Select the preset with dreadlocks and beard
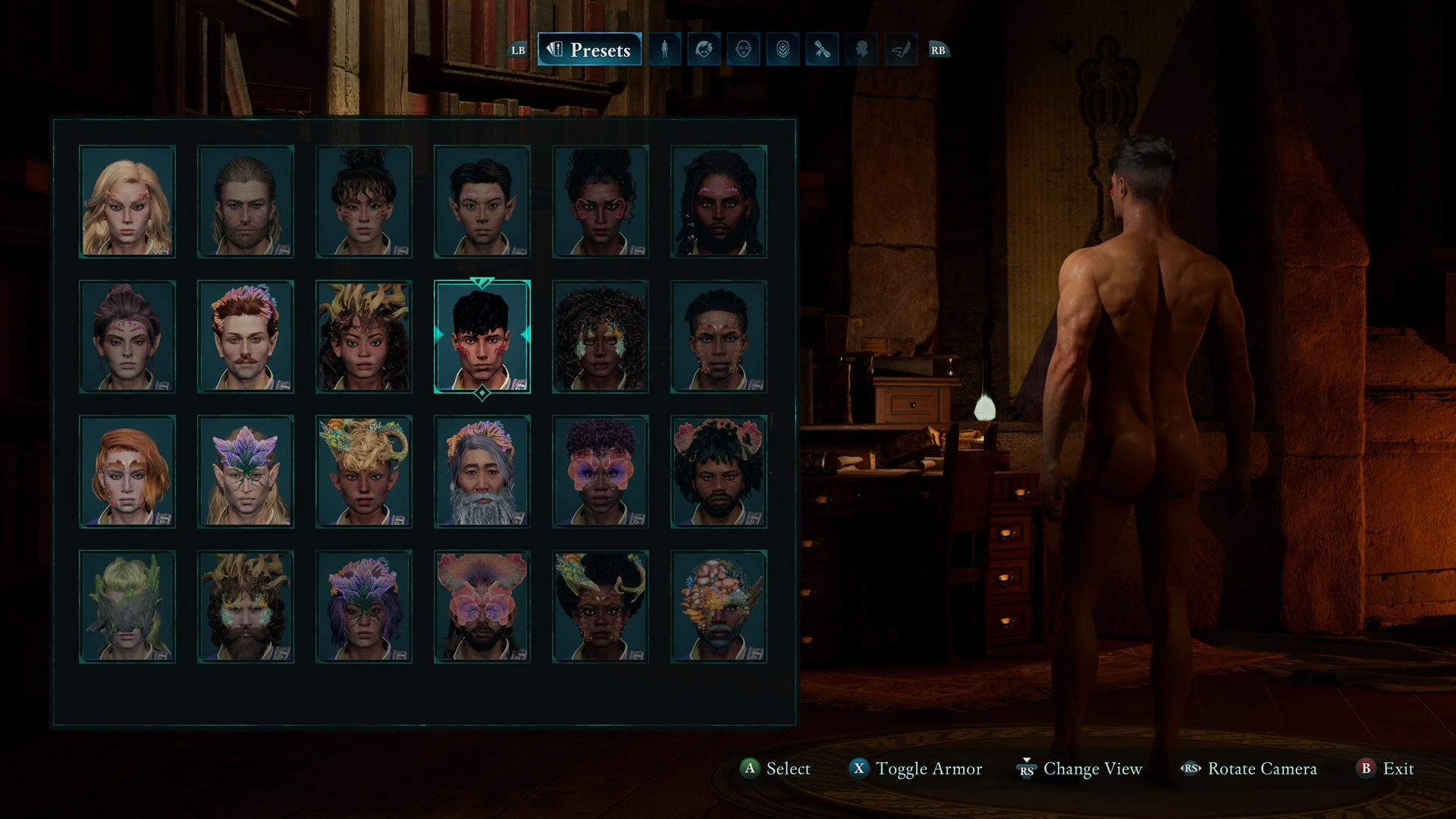Screen dimensions: 1456x819 [x=719, y=202]
